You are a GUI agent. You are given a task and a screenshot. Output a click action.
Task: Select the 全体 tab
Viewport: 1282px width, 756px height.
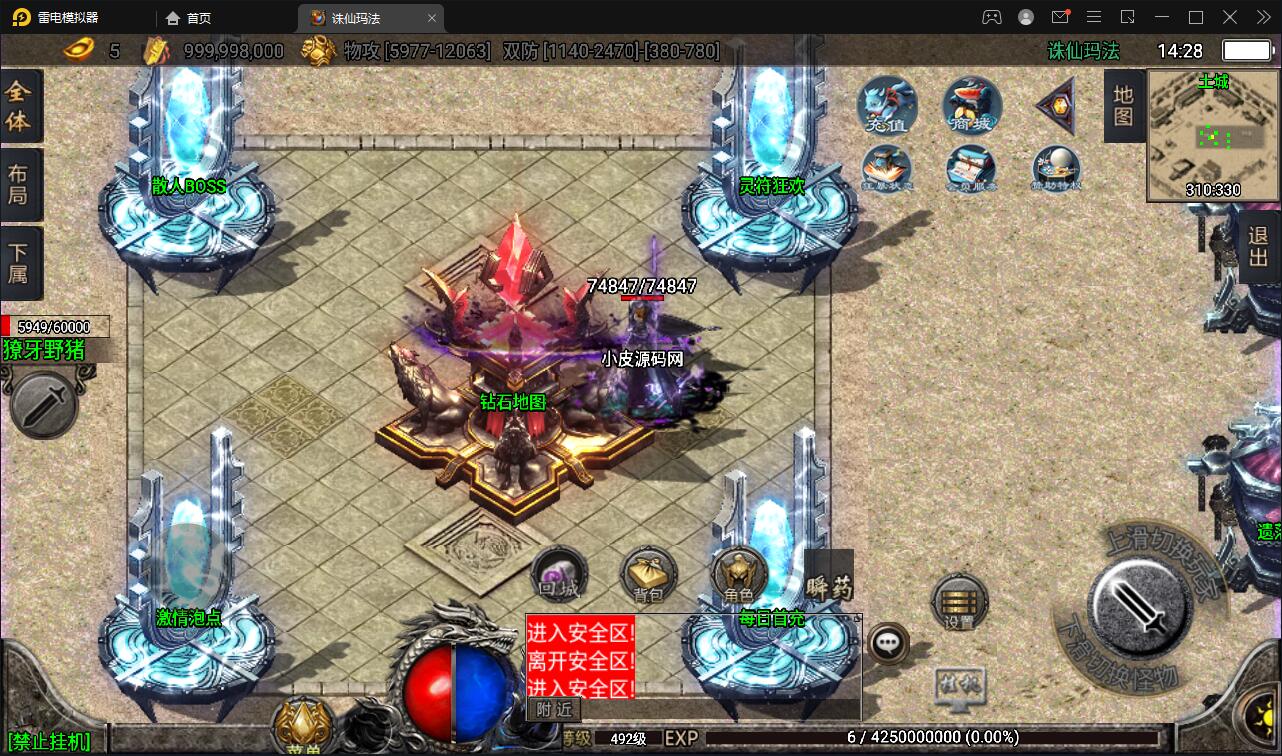pyautogui.click(x=19, y=106)
